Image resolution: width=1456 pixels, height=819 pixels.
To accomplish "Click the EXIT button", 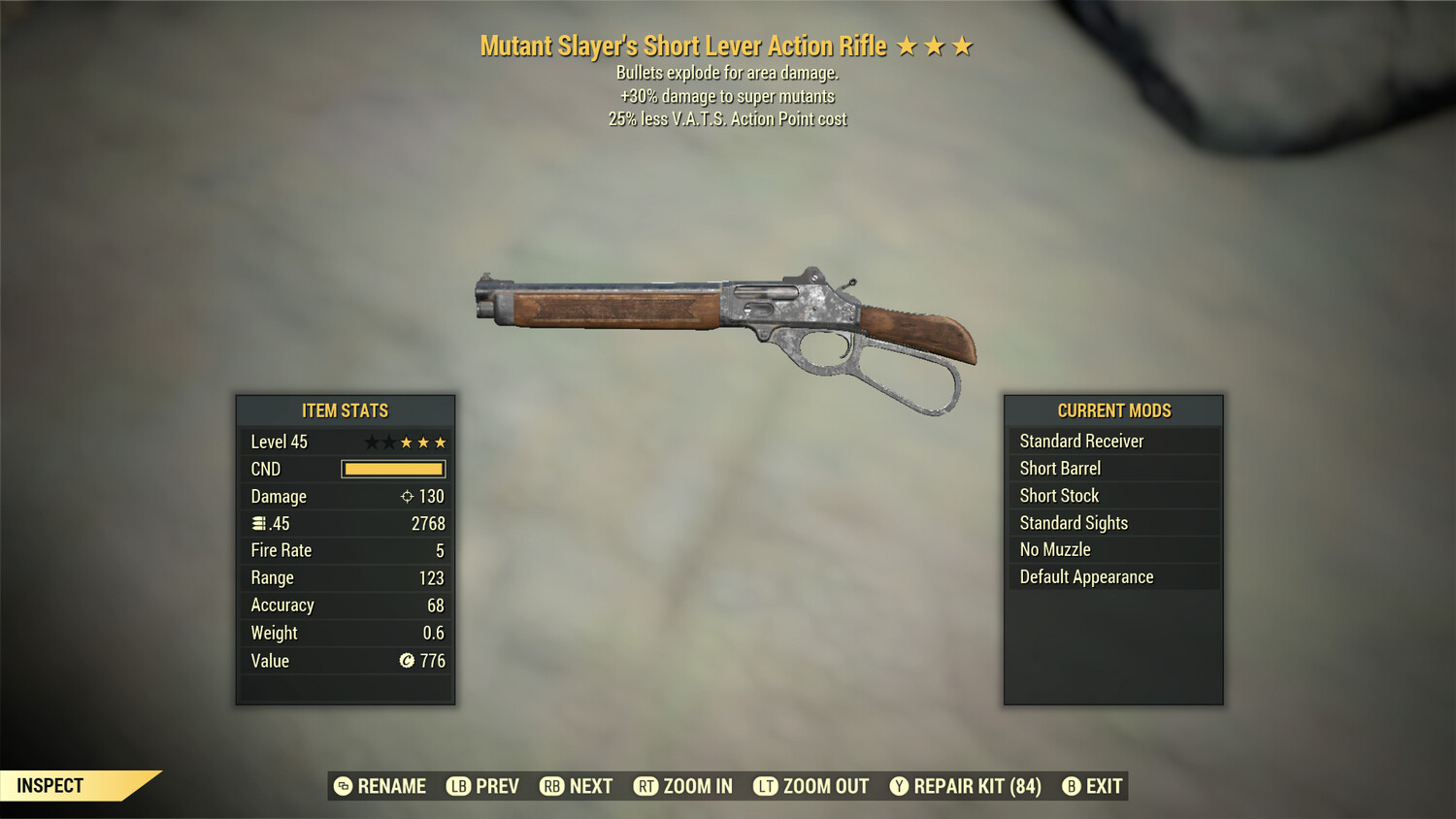I will [1104, 786].
